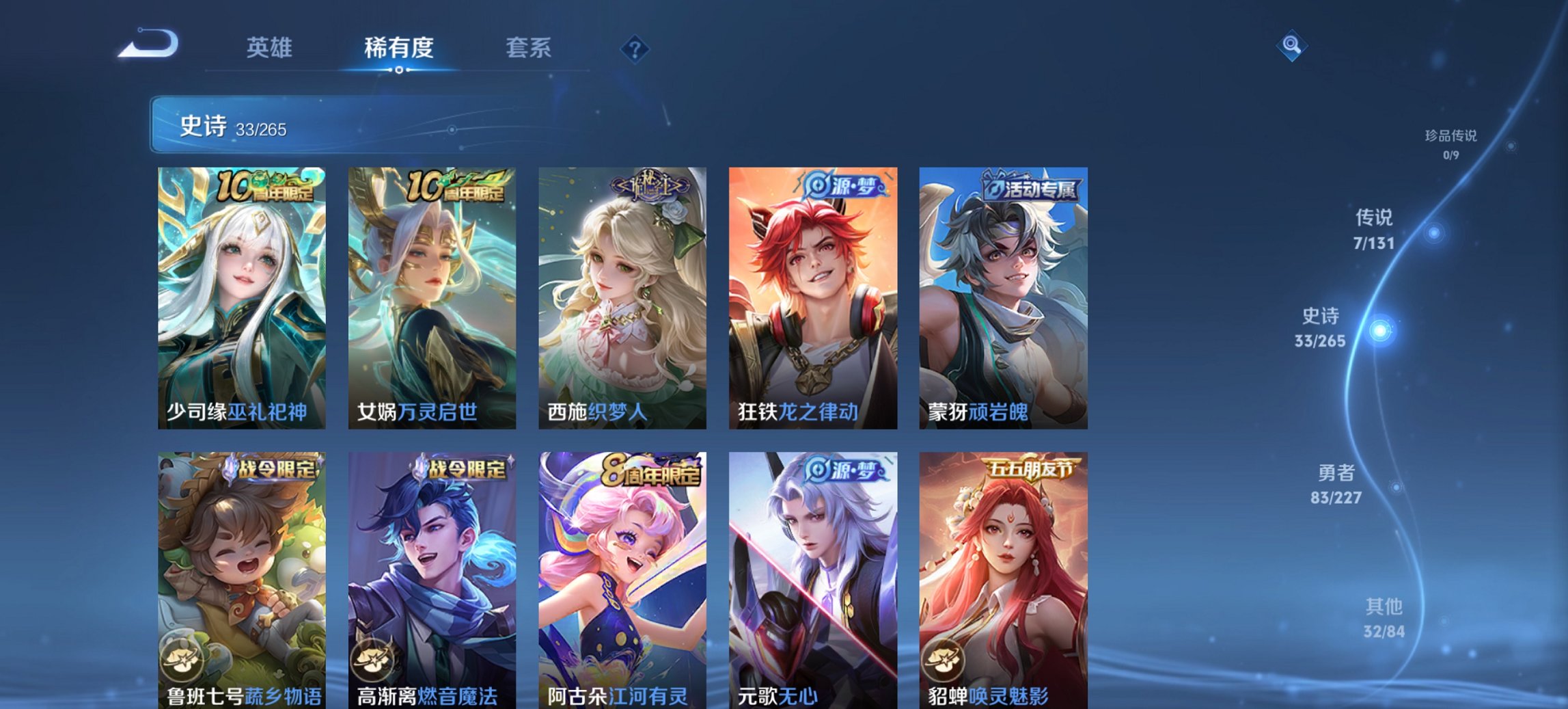Switch to the 套系 tab
1568x709 pixels.
click(528, 48)
